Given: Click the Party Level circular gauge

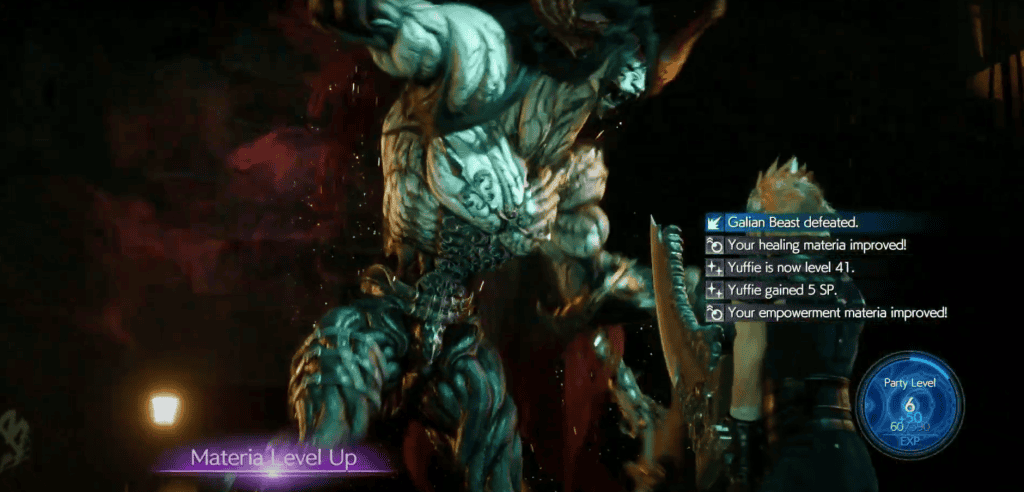Looking at the screenshot, I should [909, 406].
